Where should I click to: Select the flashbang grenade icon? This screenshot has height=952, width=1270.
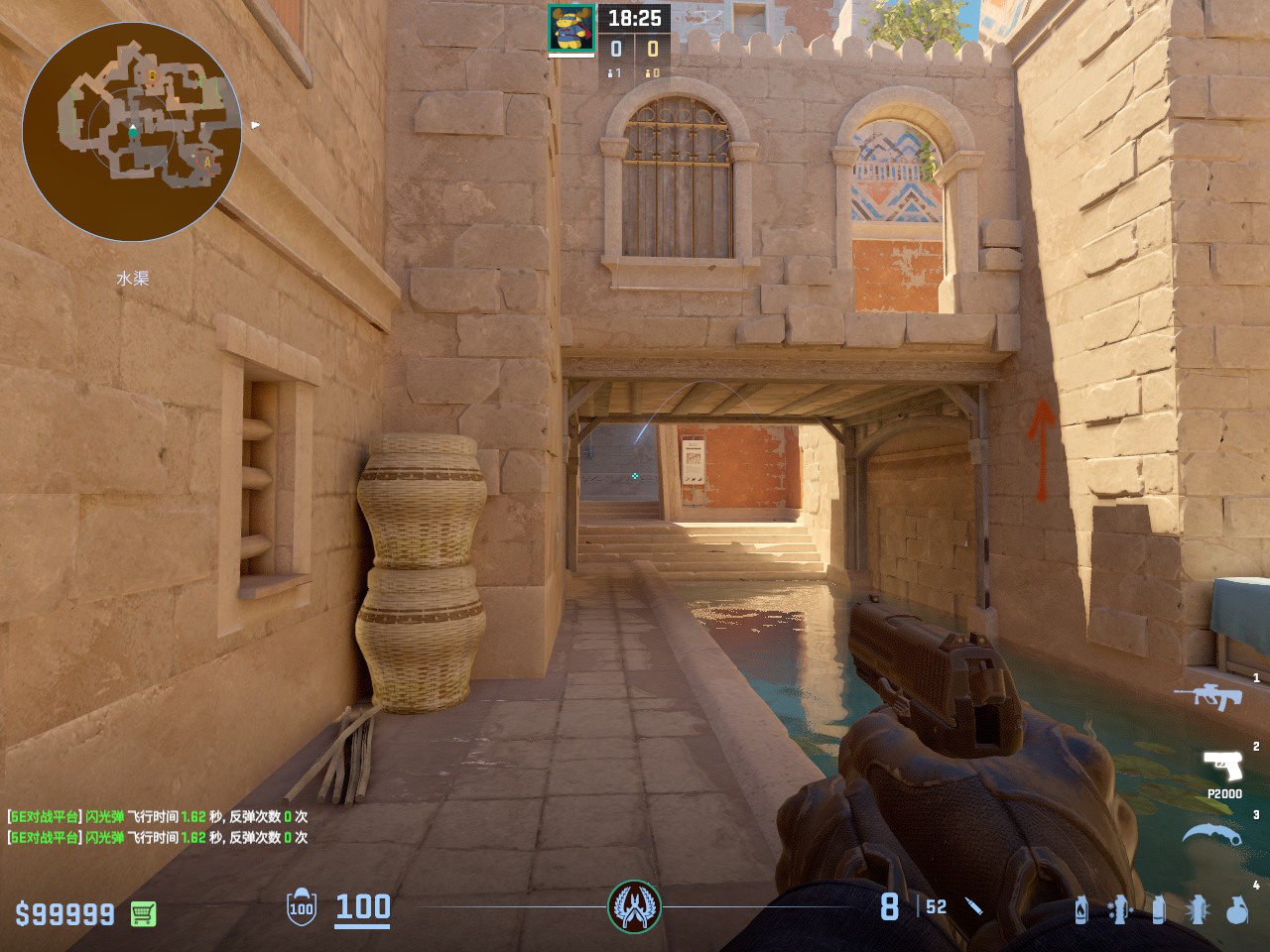click(x=1198, y=909)
